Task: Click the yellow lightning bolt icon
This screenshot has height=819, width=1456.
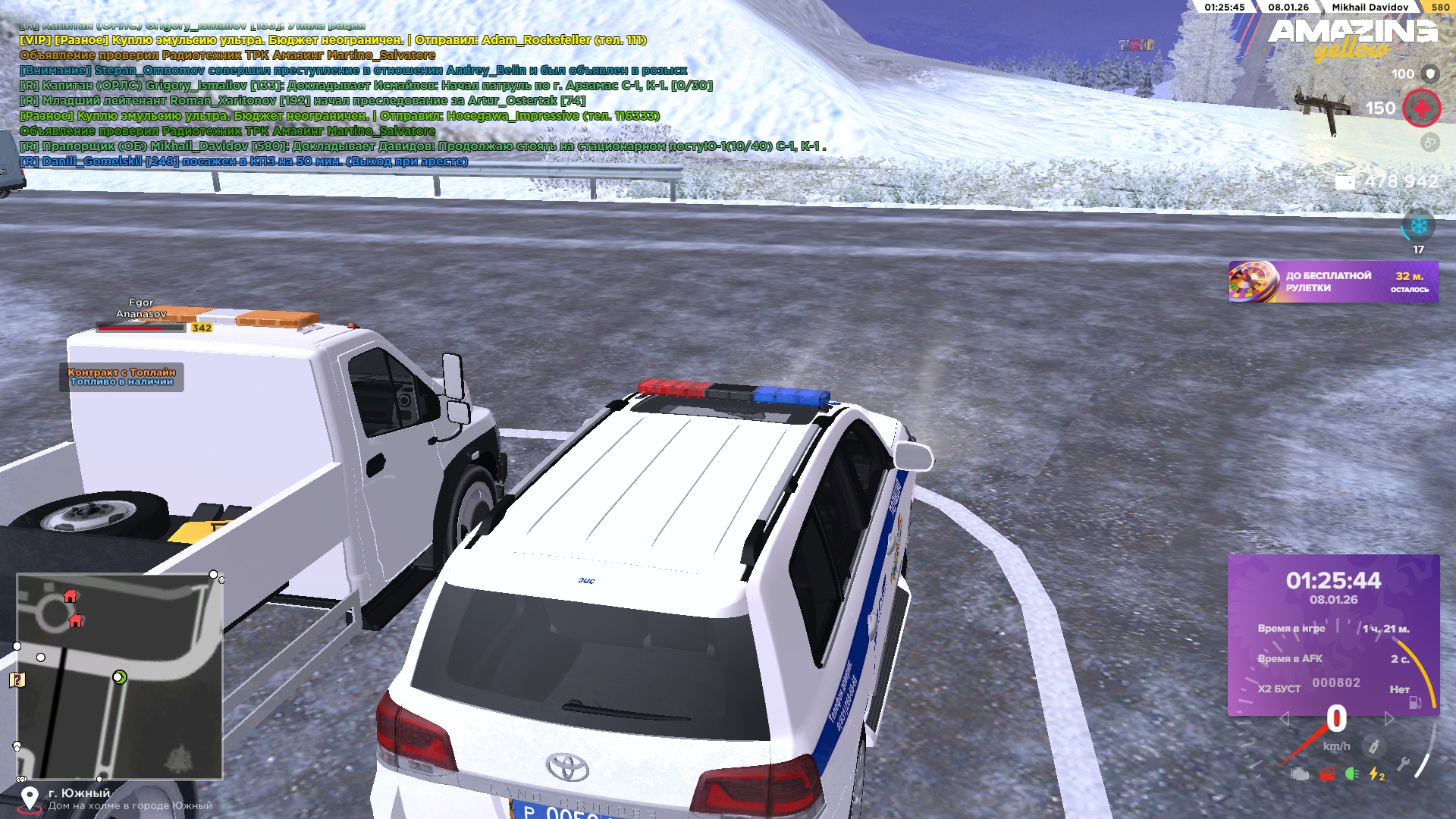Action: 1376,774
